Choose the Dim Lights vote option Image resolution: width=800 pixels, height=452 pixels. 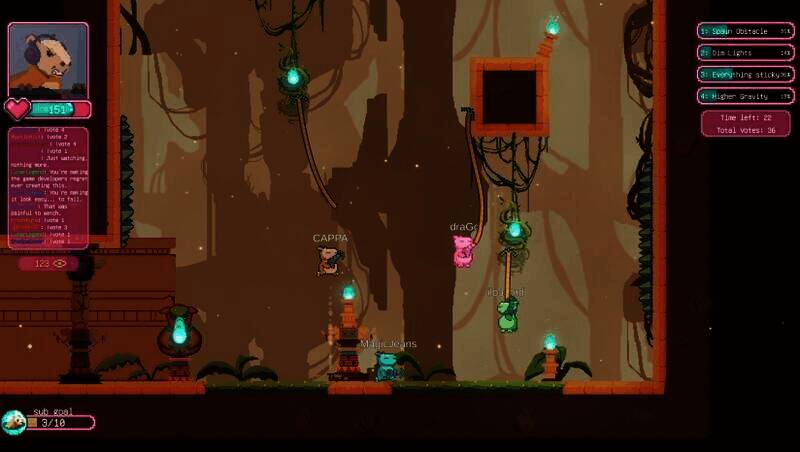[743, 53]
